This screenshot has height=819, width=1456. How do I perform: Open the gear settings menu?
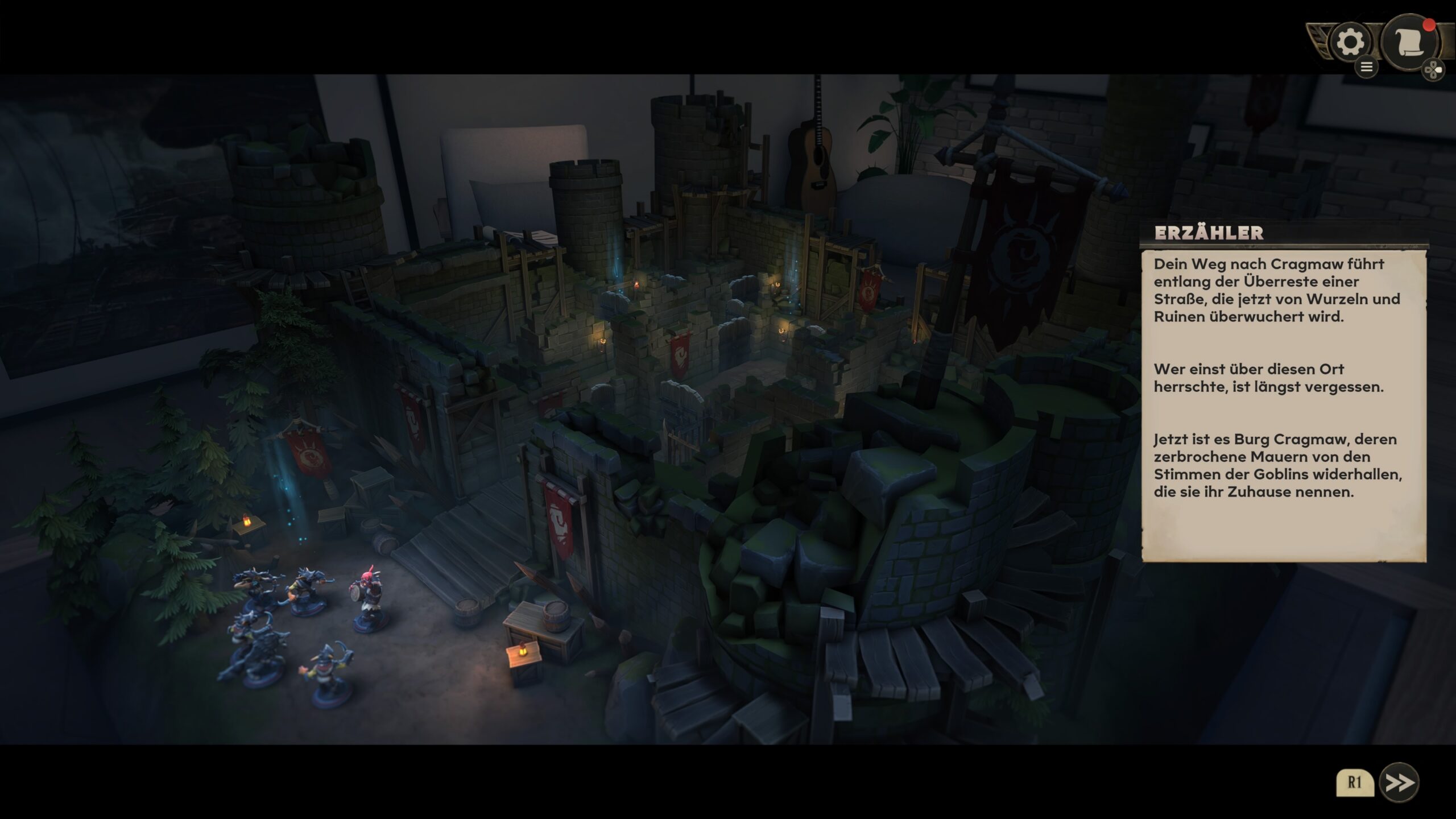click(1350, 43)
